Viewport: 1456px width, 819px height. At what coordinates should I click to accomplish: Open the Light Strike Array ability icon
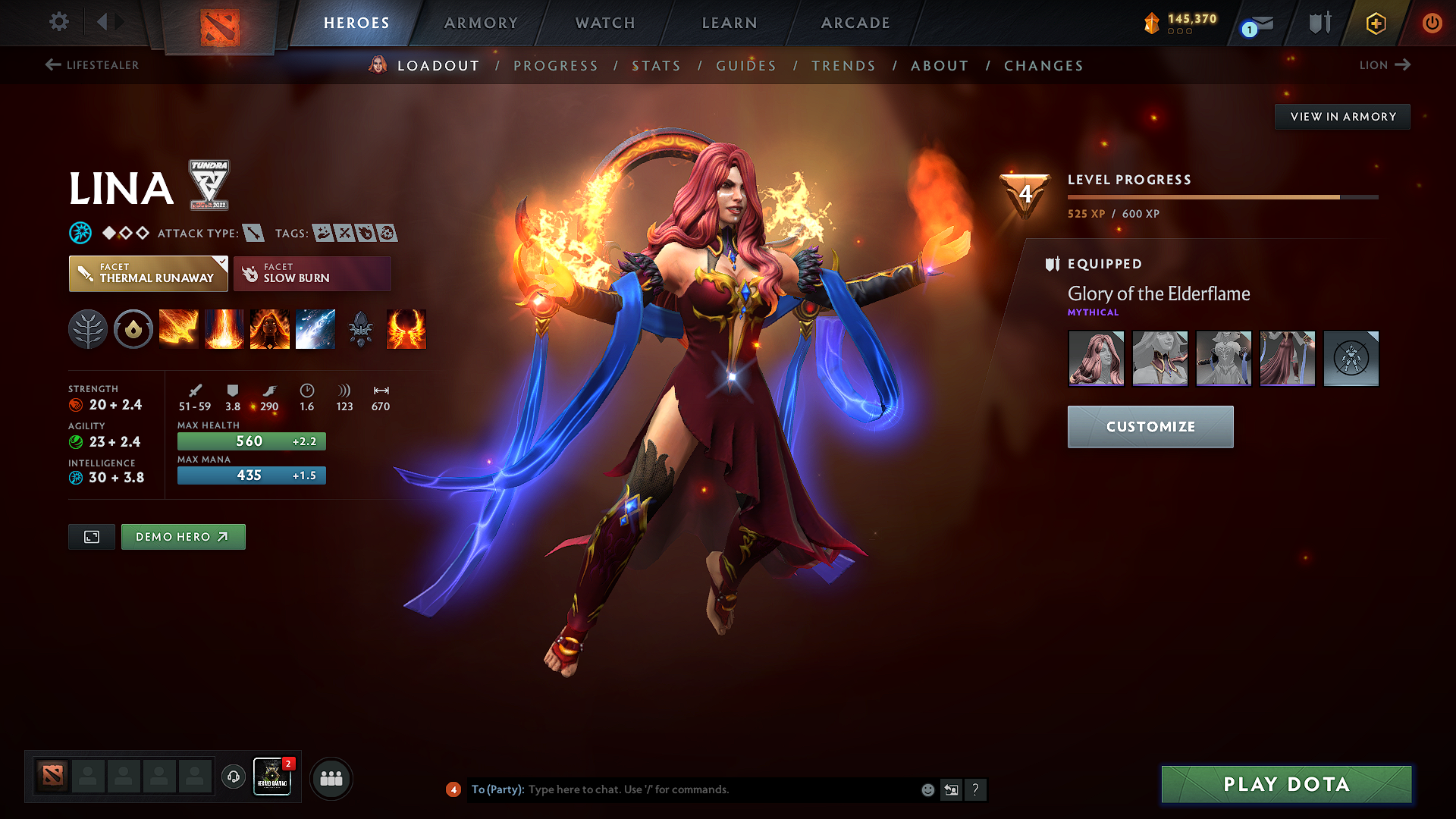(x=224, y=329)
